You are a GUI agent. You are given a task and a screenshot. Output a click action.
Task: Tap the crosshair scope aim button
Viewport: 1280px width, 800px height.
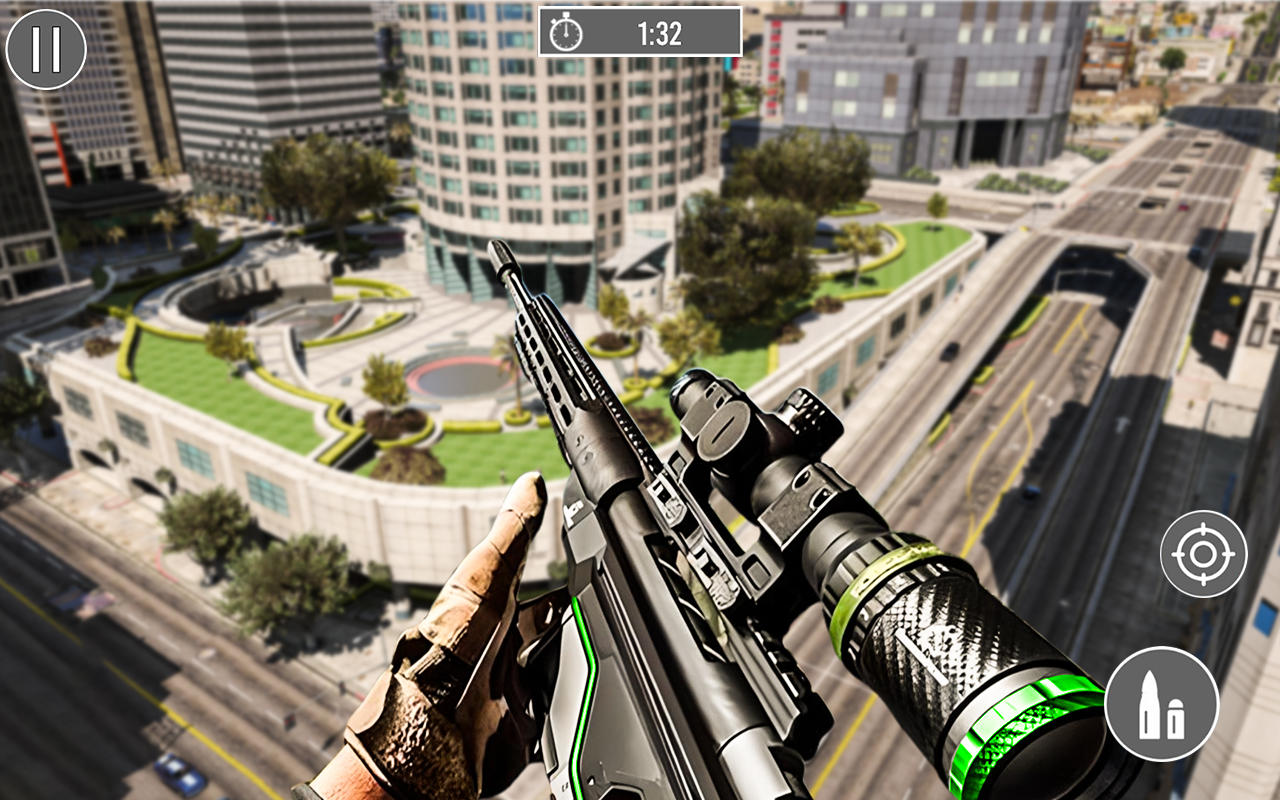click(x=1203, y=554)
